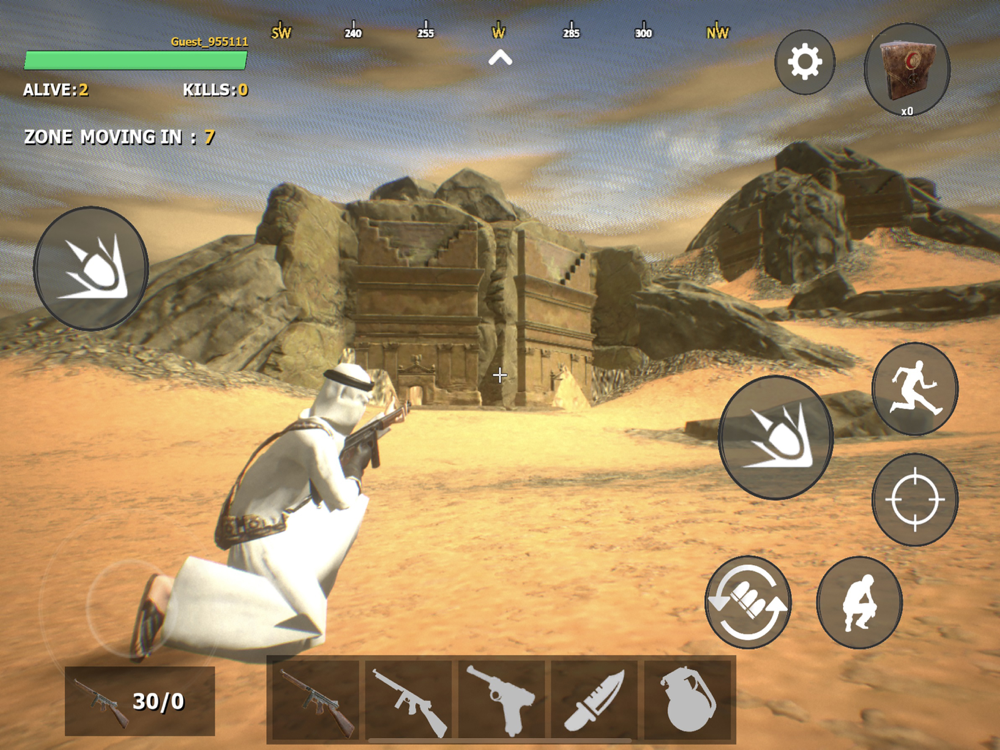Open the gear settings menu

[x=805, y=63]
